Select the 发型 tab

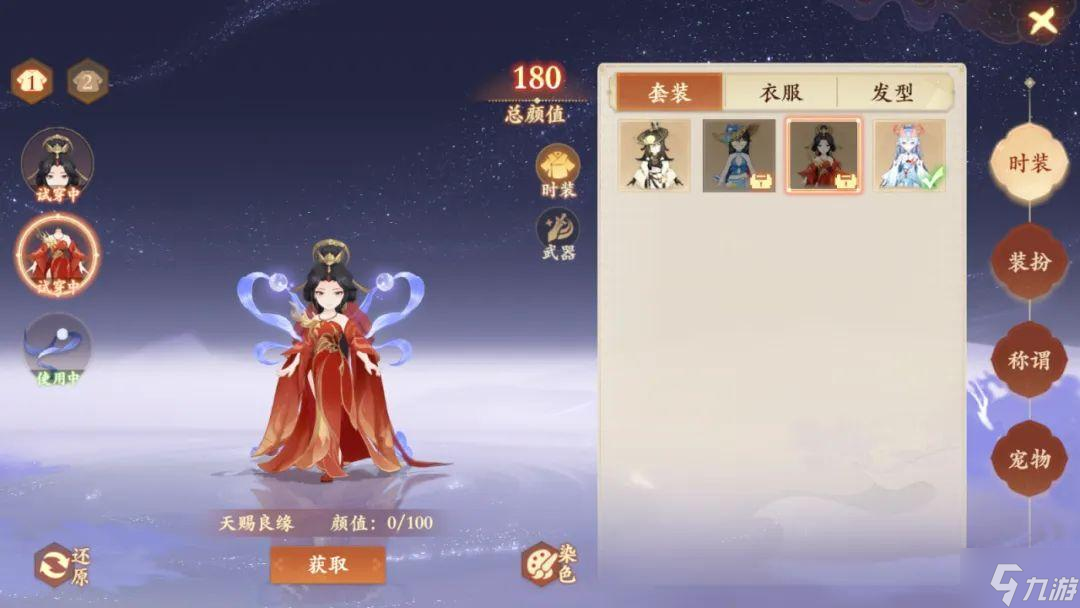point(892,92)
